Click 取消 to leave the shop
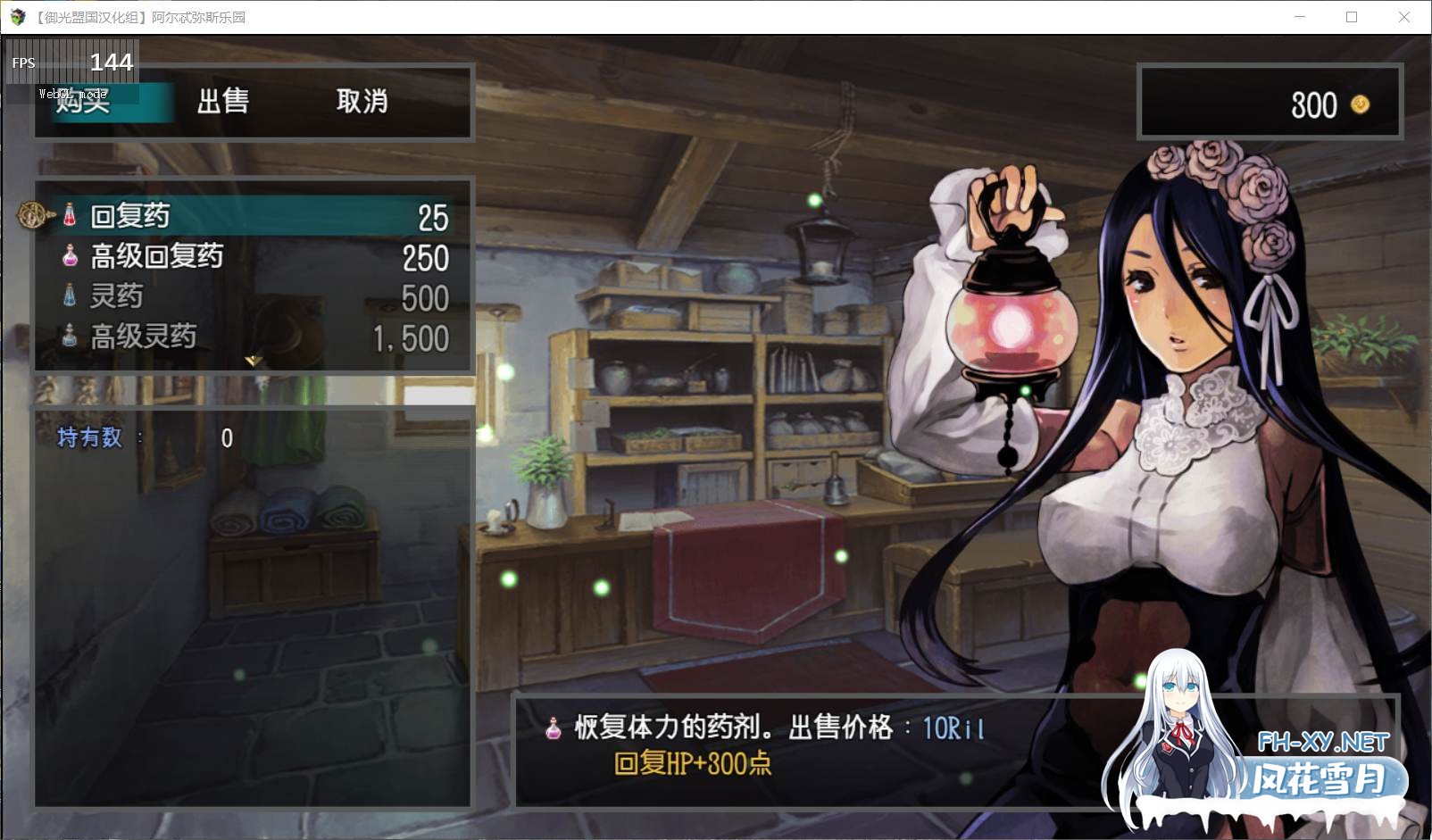Screen dimensions: 1432x840 [362, 102]
